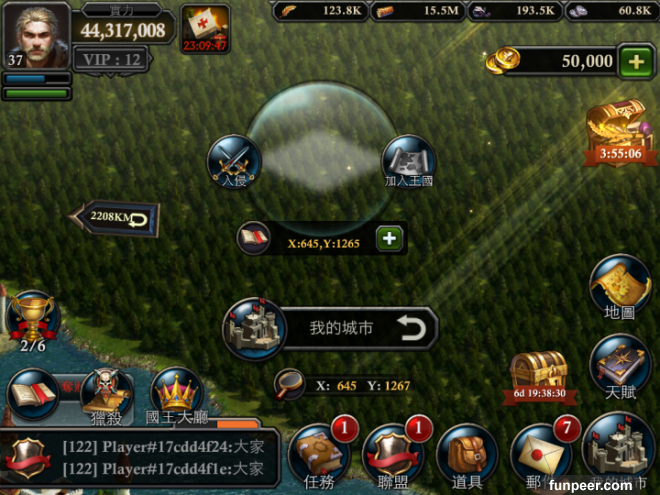Enter the 國王大廳 crown icon
The image size is (660, 495).
click(x=176, y=393)
